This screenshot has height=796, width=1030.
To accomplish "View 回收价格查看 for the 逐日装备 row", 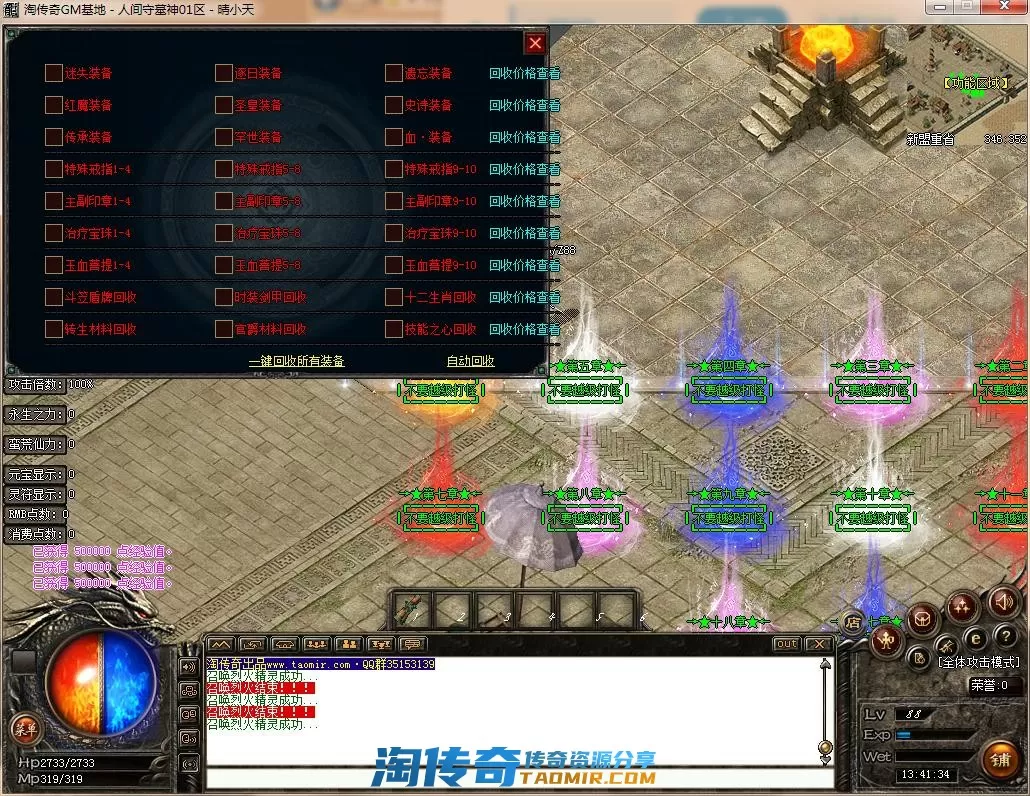I will (524, 73).
